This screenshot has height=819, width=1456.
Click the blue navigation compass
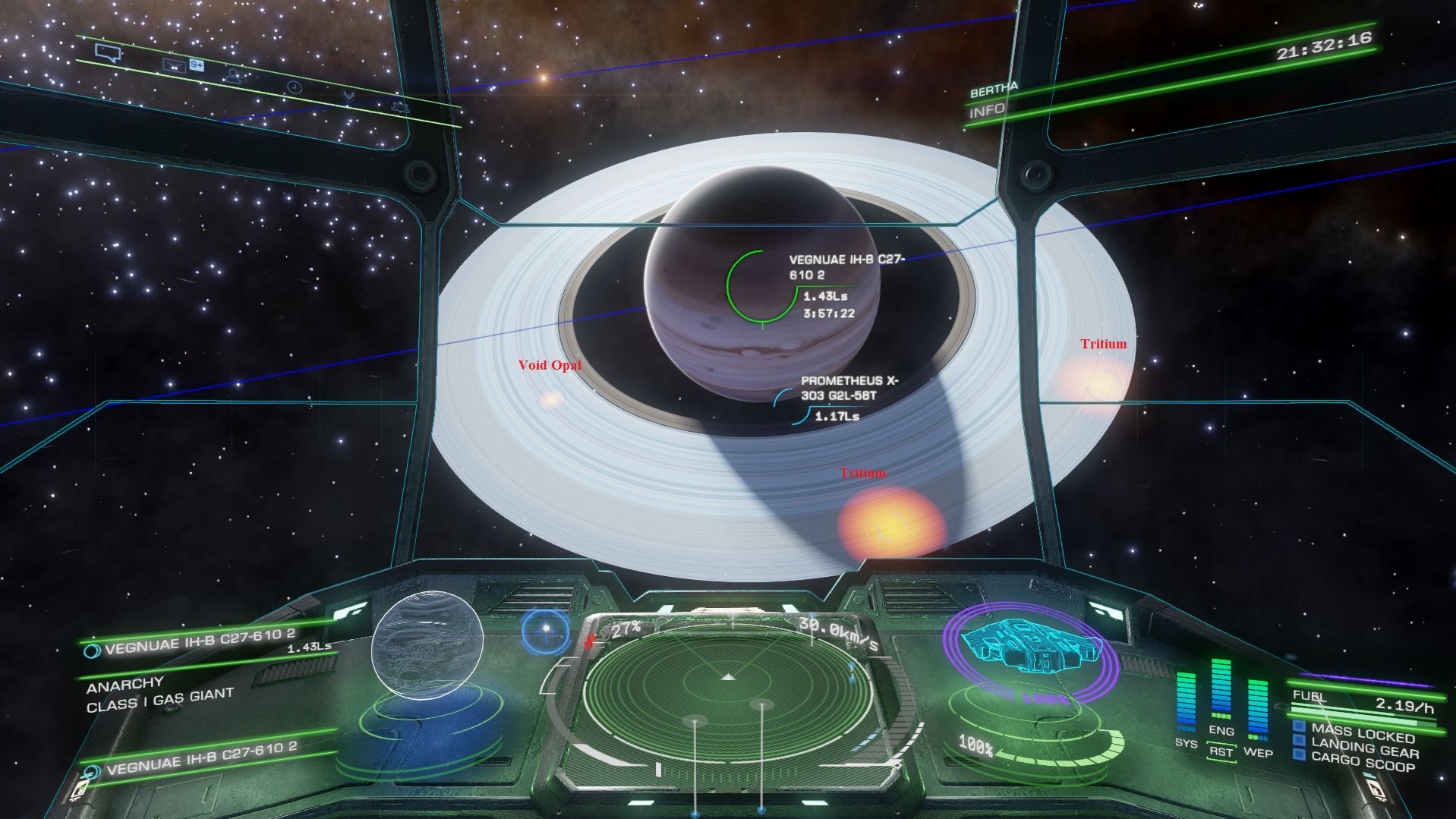point(545,630)
